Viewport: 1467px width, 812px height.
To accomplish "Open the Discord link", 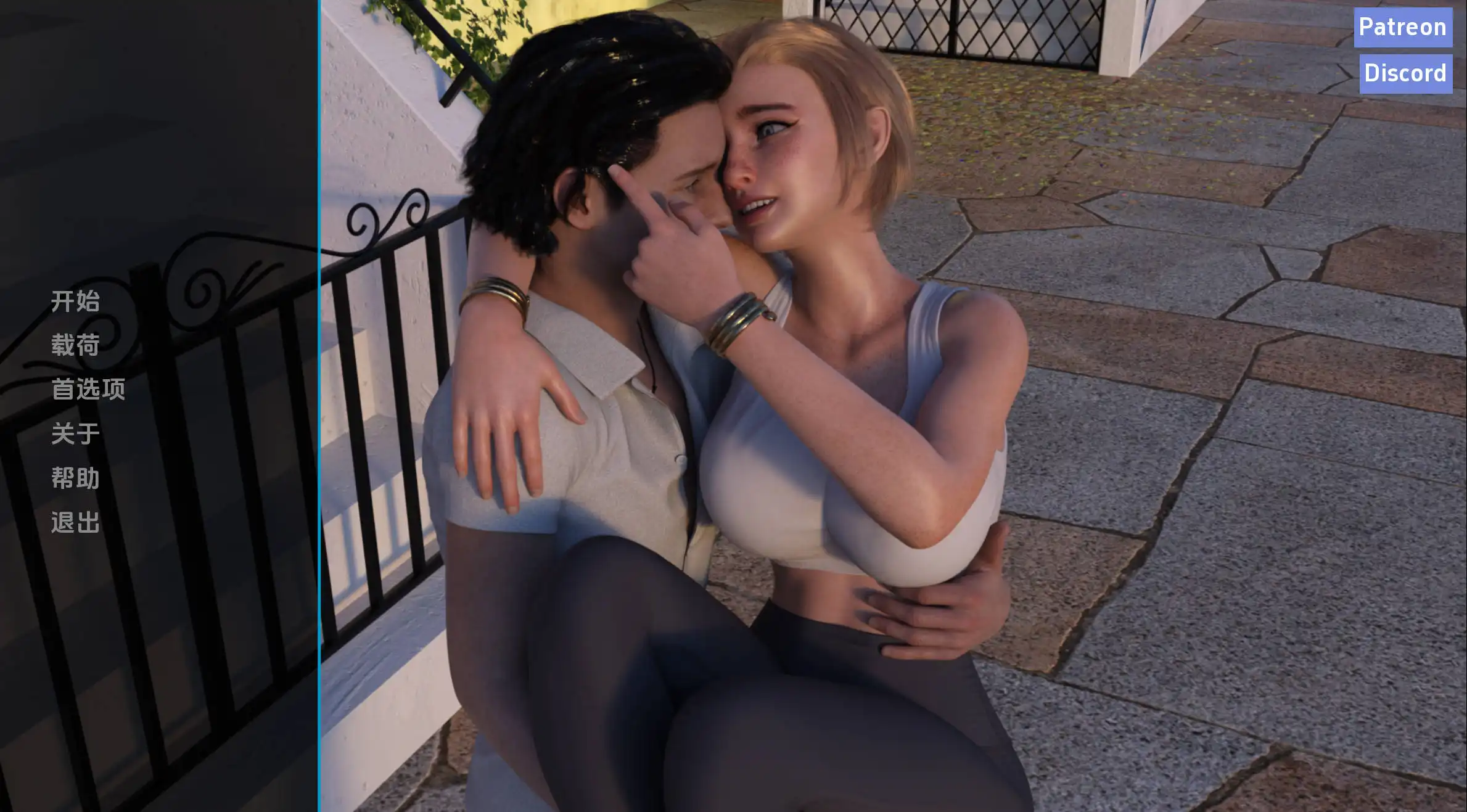I will 1405,73.
